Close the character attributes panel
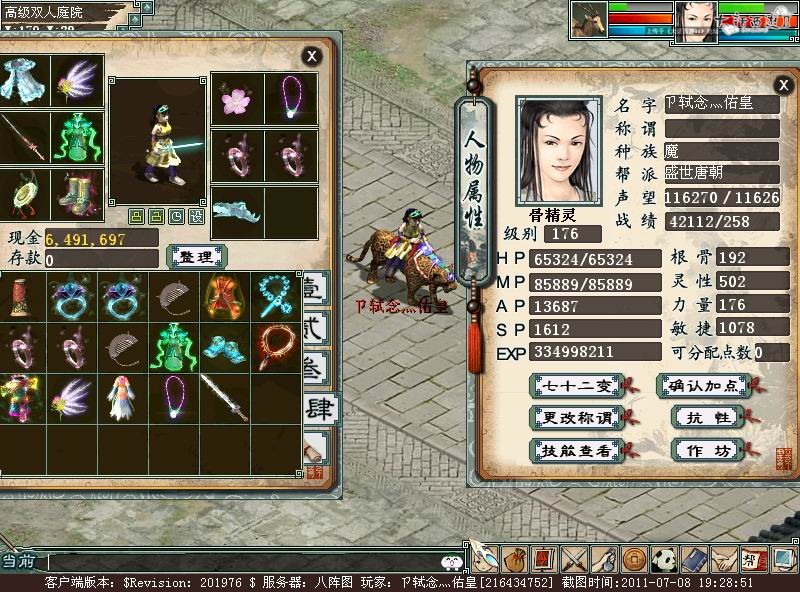 tap(782, 86)
